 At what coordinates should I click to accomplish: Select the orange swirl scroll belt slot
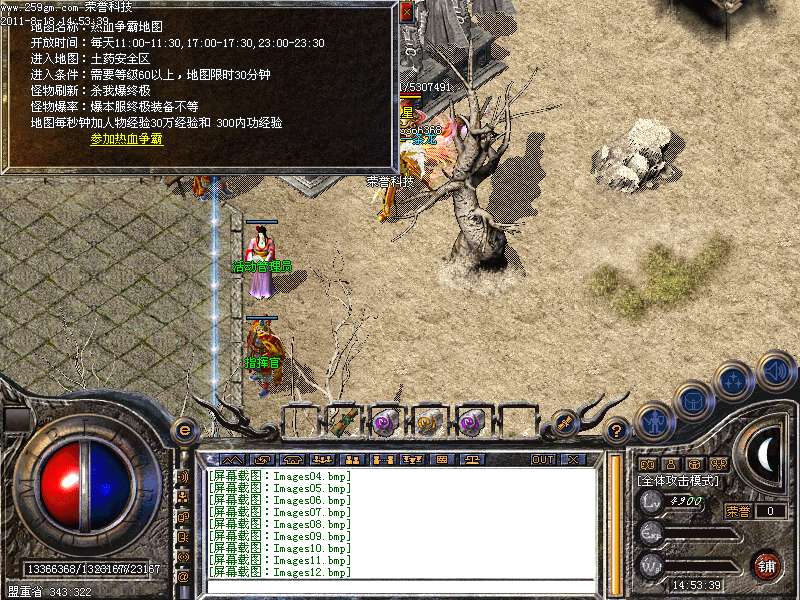click(428, 422)
